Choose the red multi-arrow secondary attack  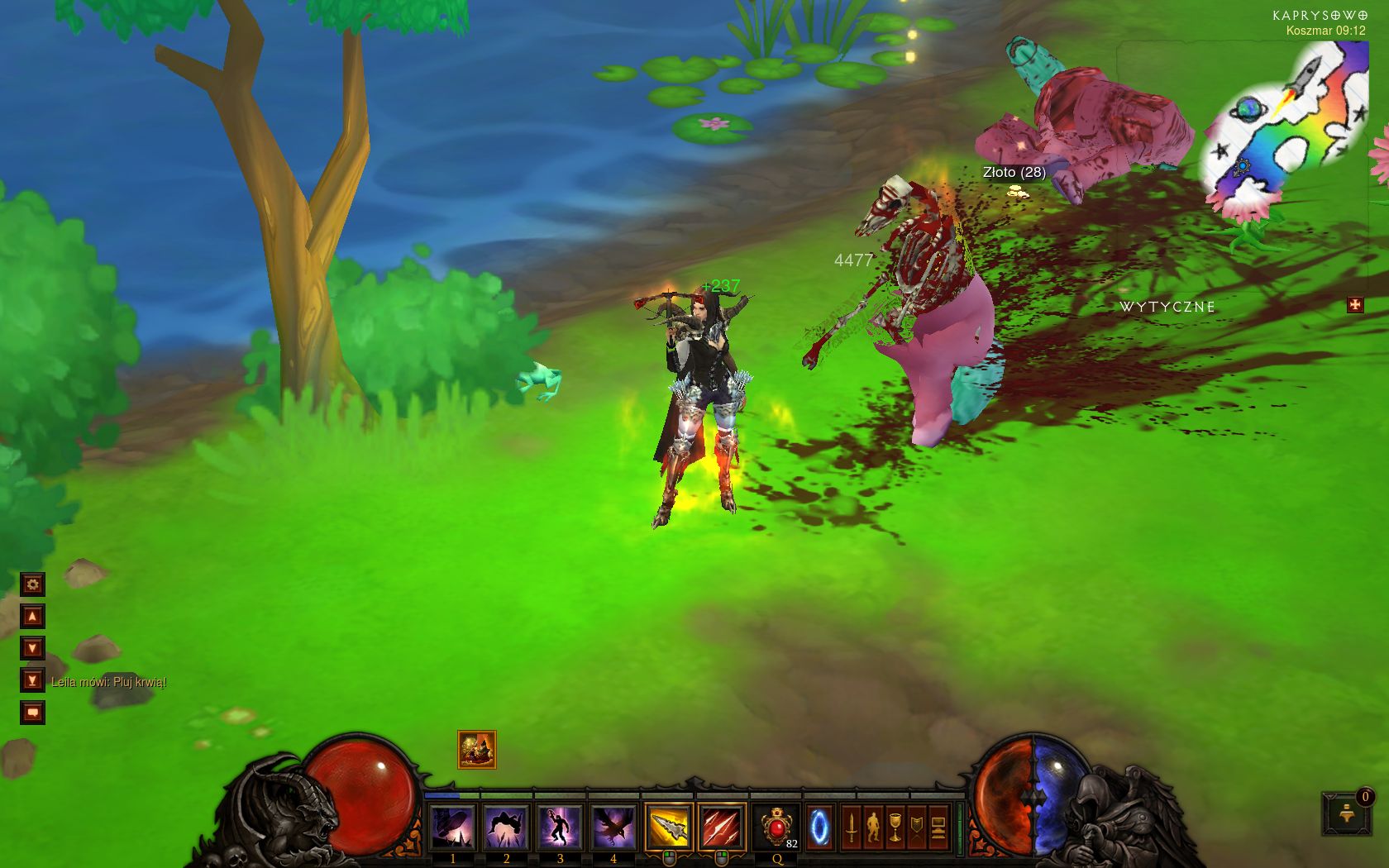point(721,827)
